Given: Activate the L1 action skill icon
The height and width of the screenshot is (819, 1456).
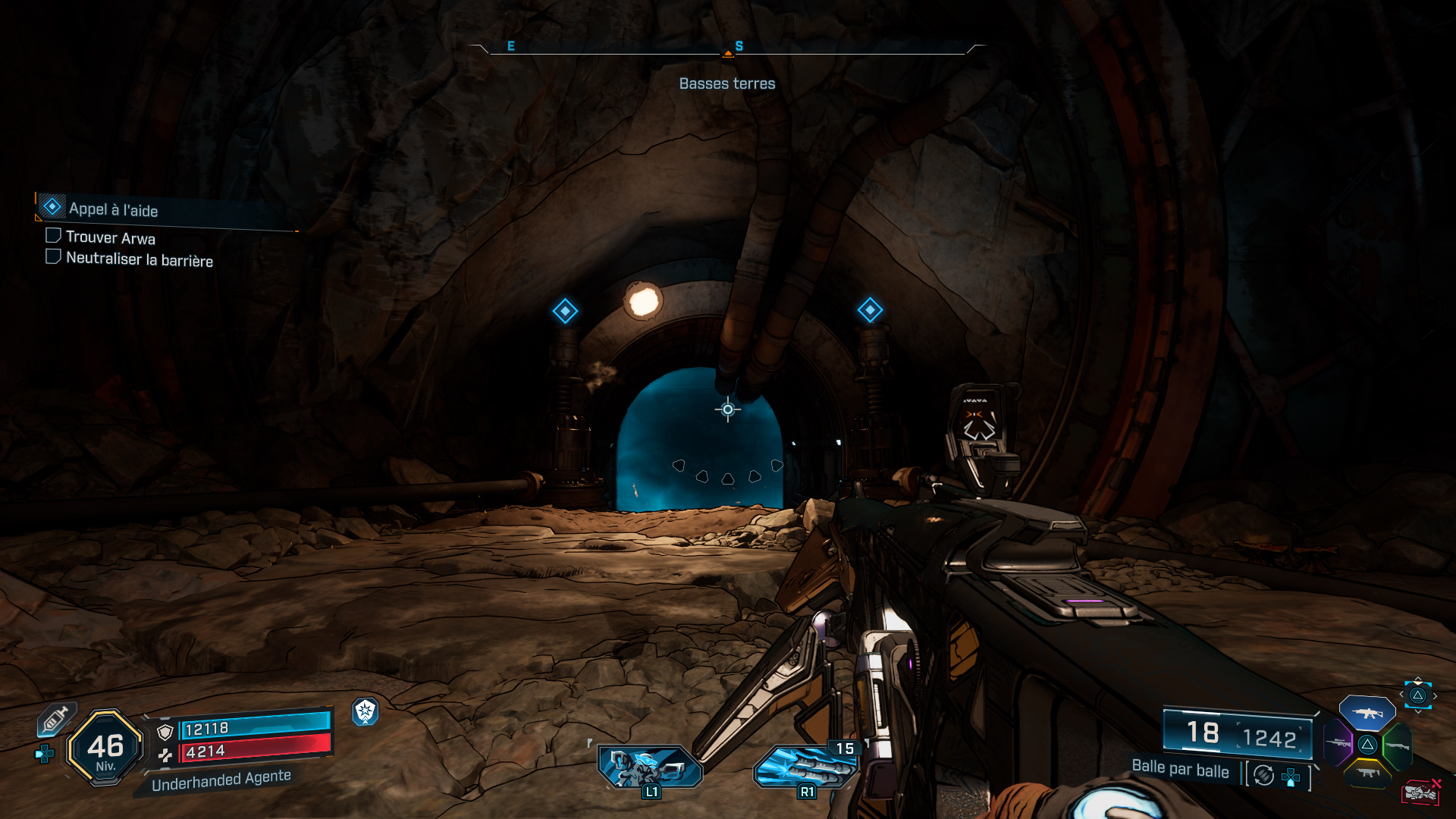Looking at the screenshot, I should point(649,767).
